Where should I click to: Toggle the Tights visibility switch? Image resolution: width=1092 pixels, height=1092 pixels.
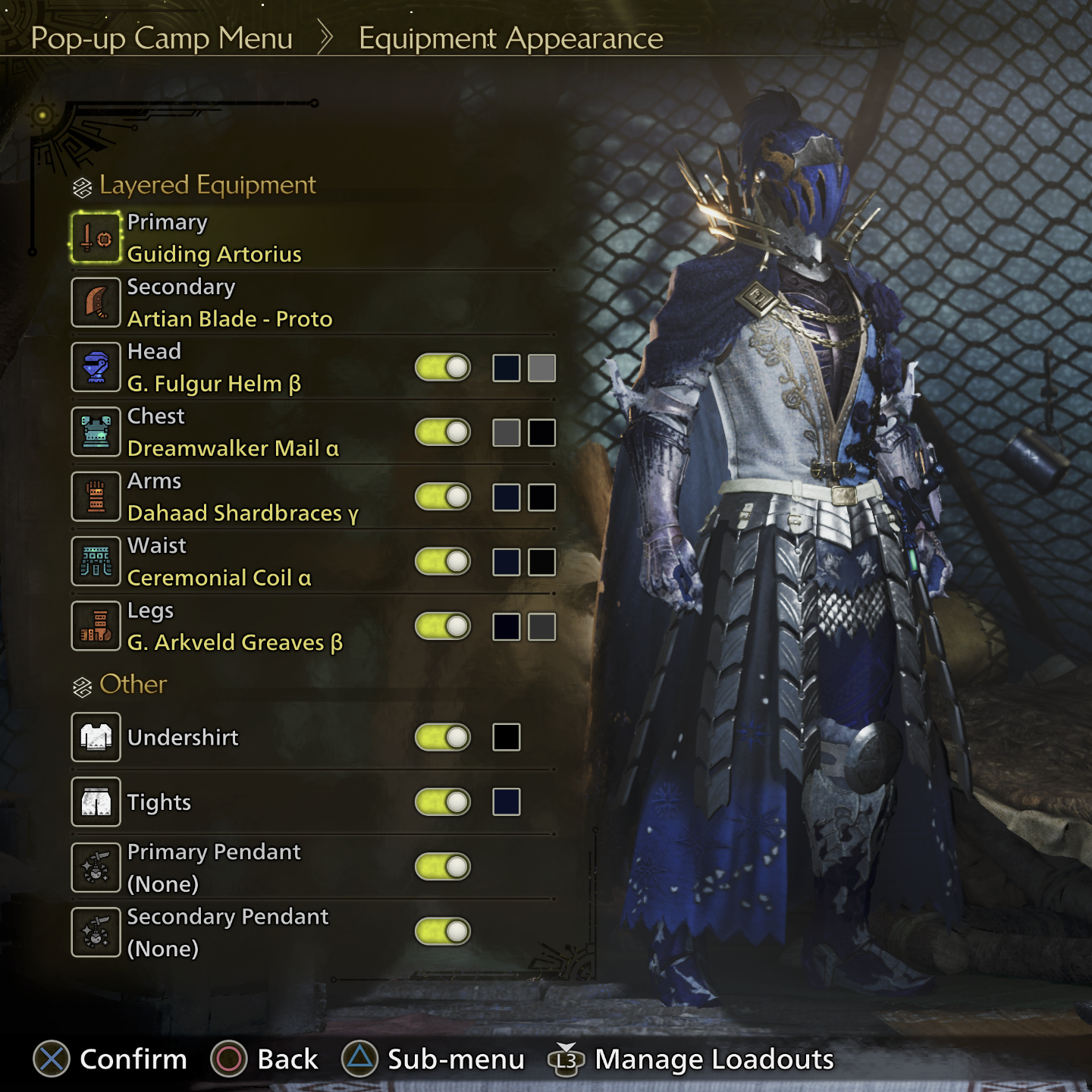443,802
